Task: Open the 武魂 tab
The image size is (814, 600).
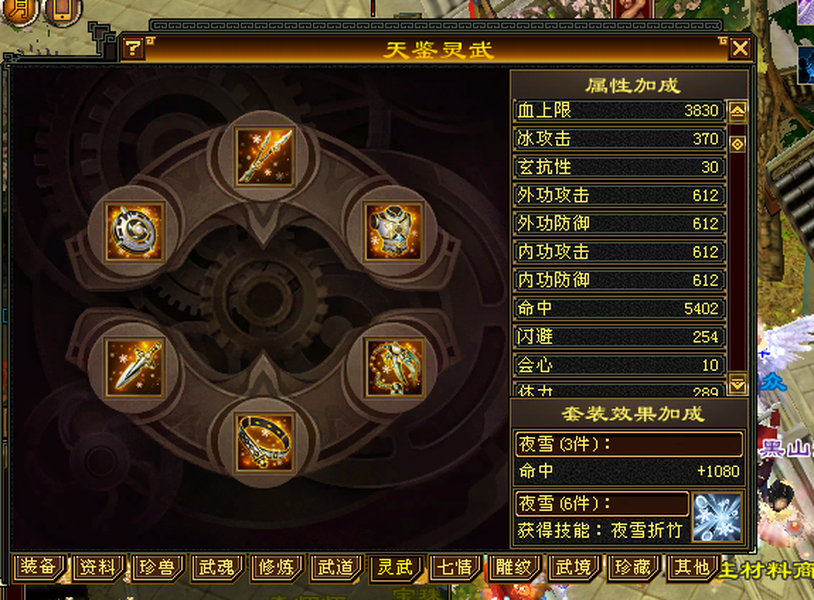Action: tap(216, 568)
